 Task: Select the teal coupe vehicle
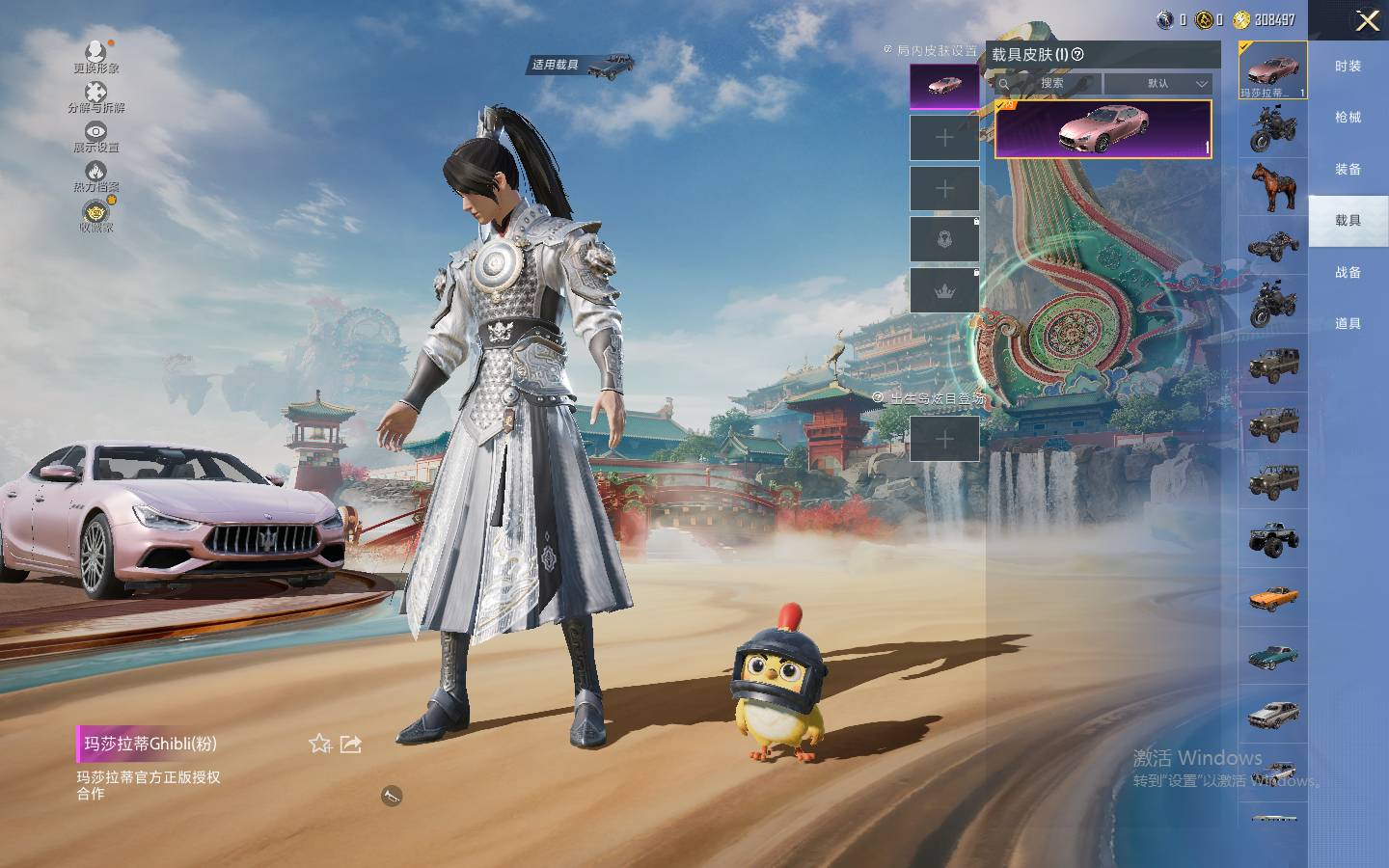point(1273,657)
